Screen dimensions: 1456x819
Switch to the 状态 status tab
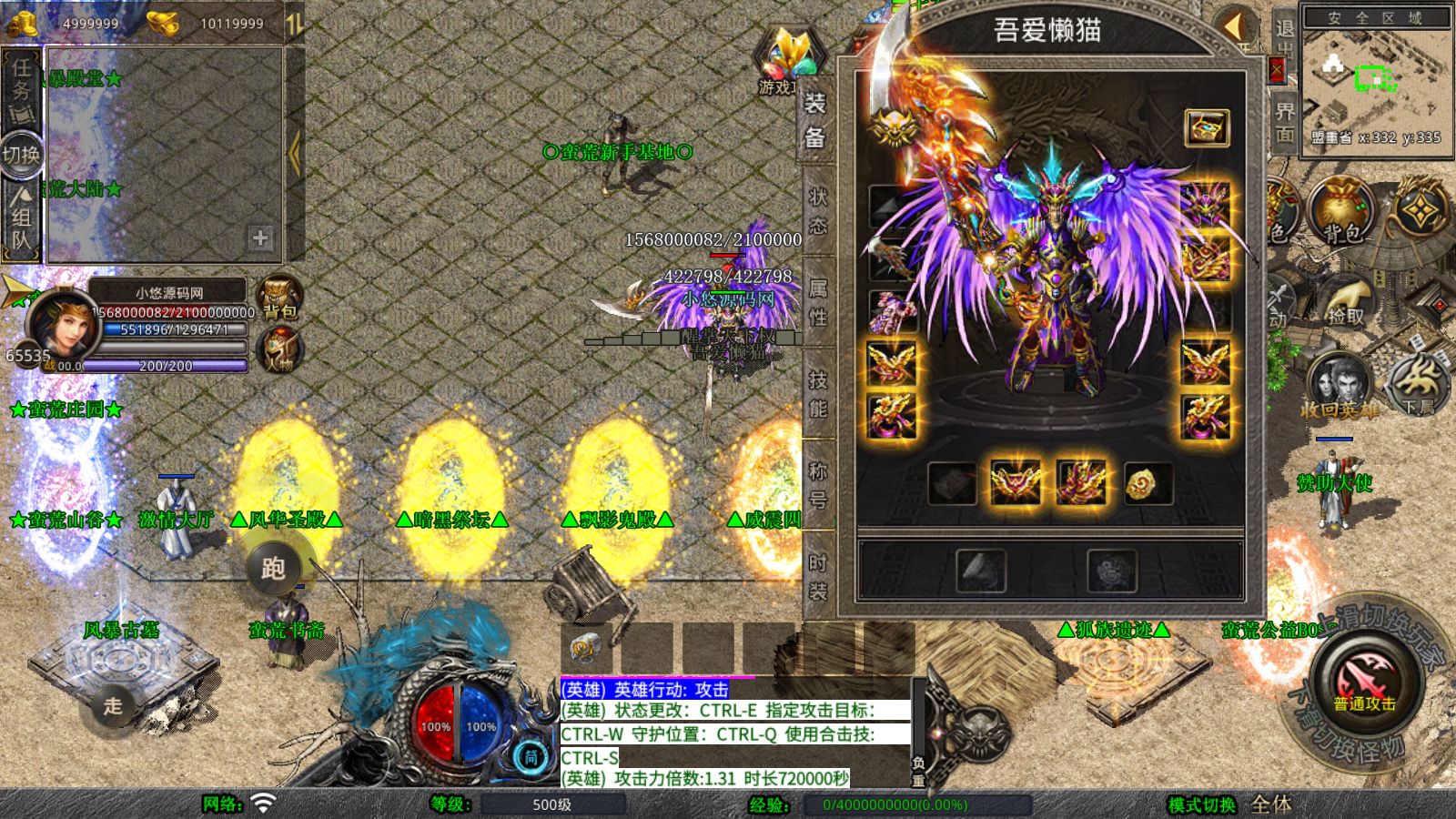[x=817, y=211]
